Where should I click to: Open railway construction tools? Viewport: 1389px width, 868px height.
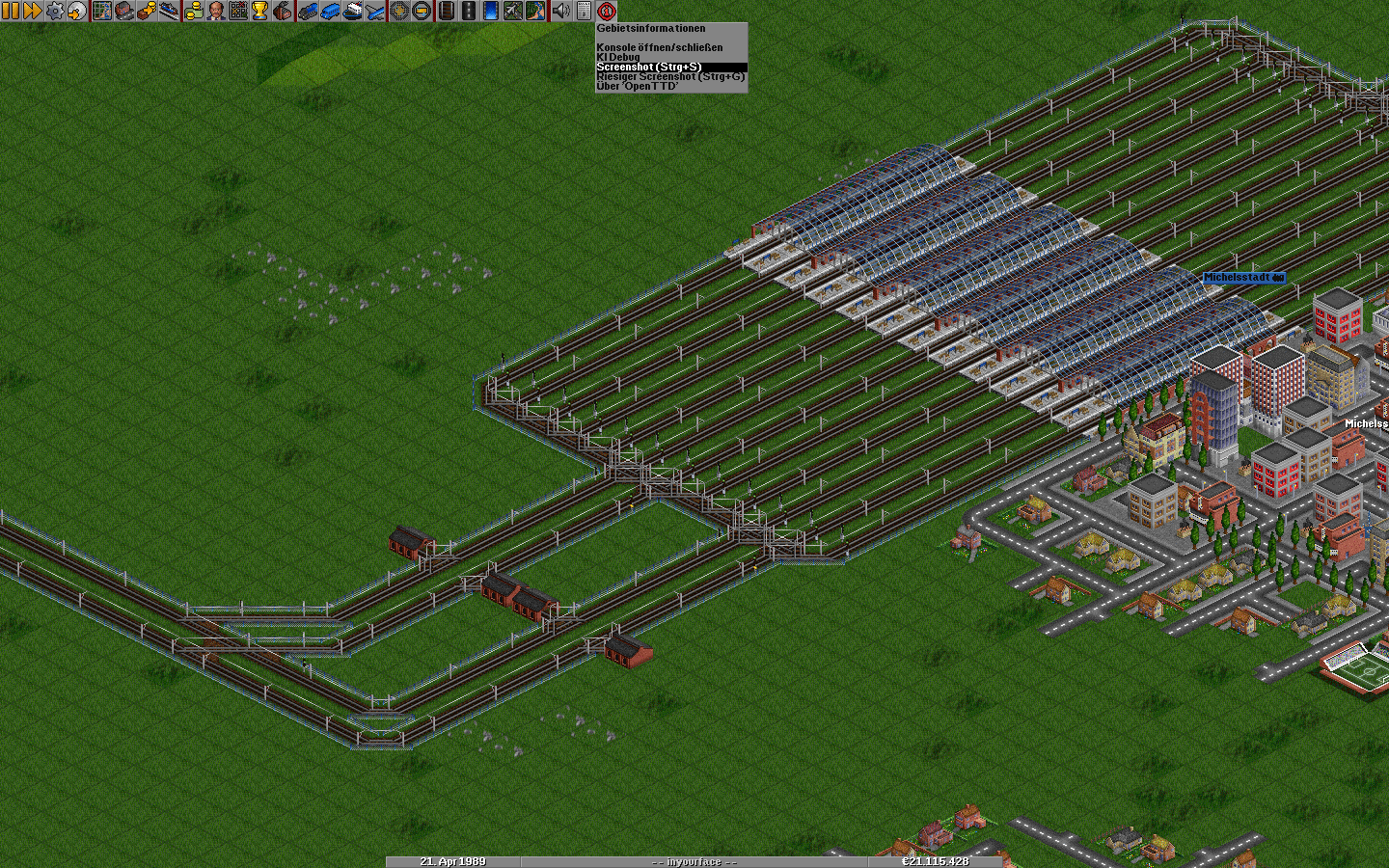(x=446, y=11)
